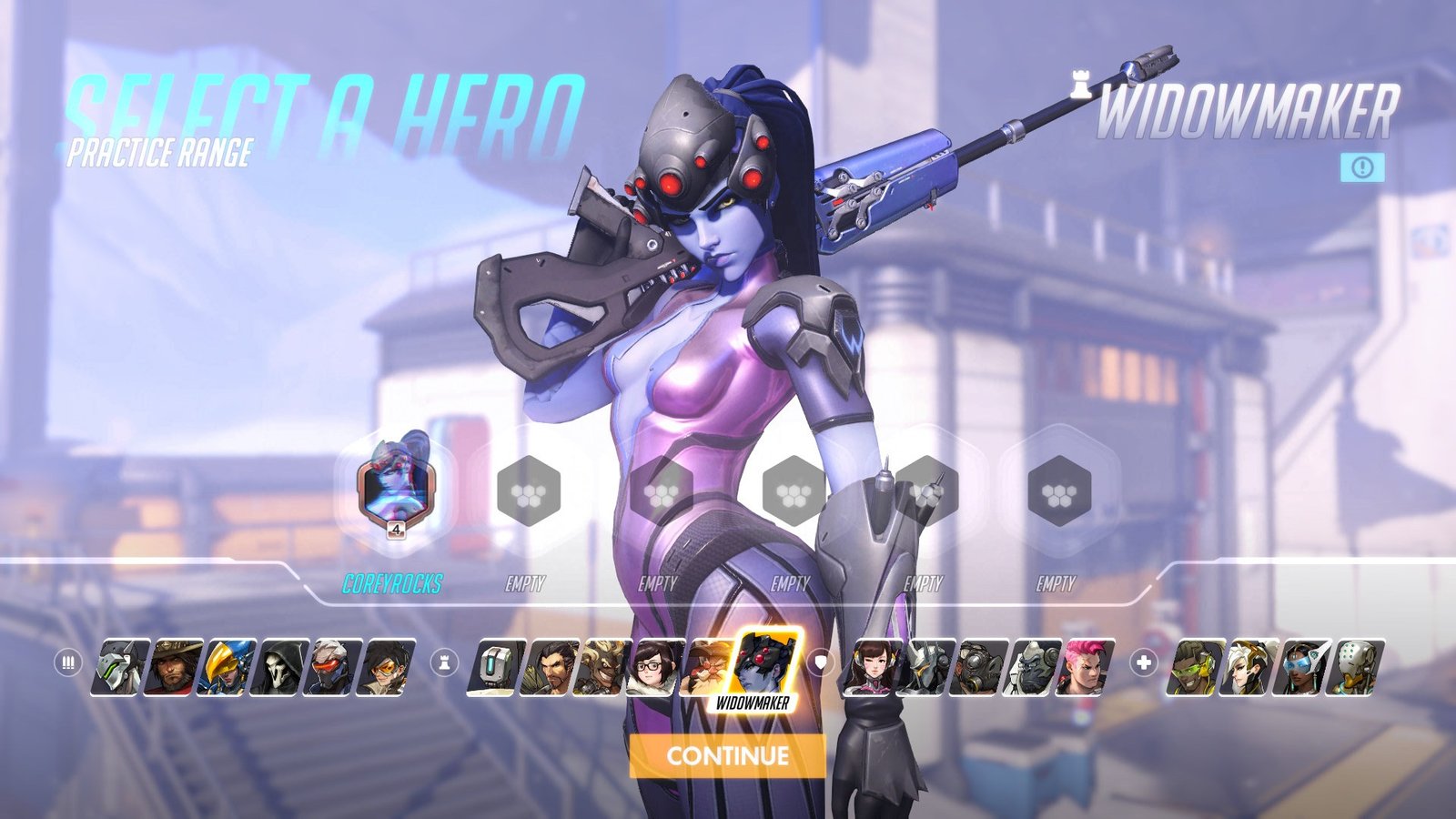Select Genji's hero portrait
This screenshot has height=819, width=1456.
(120, 667)
